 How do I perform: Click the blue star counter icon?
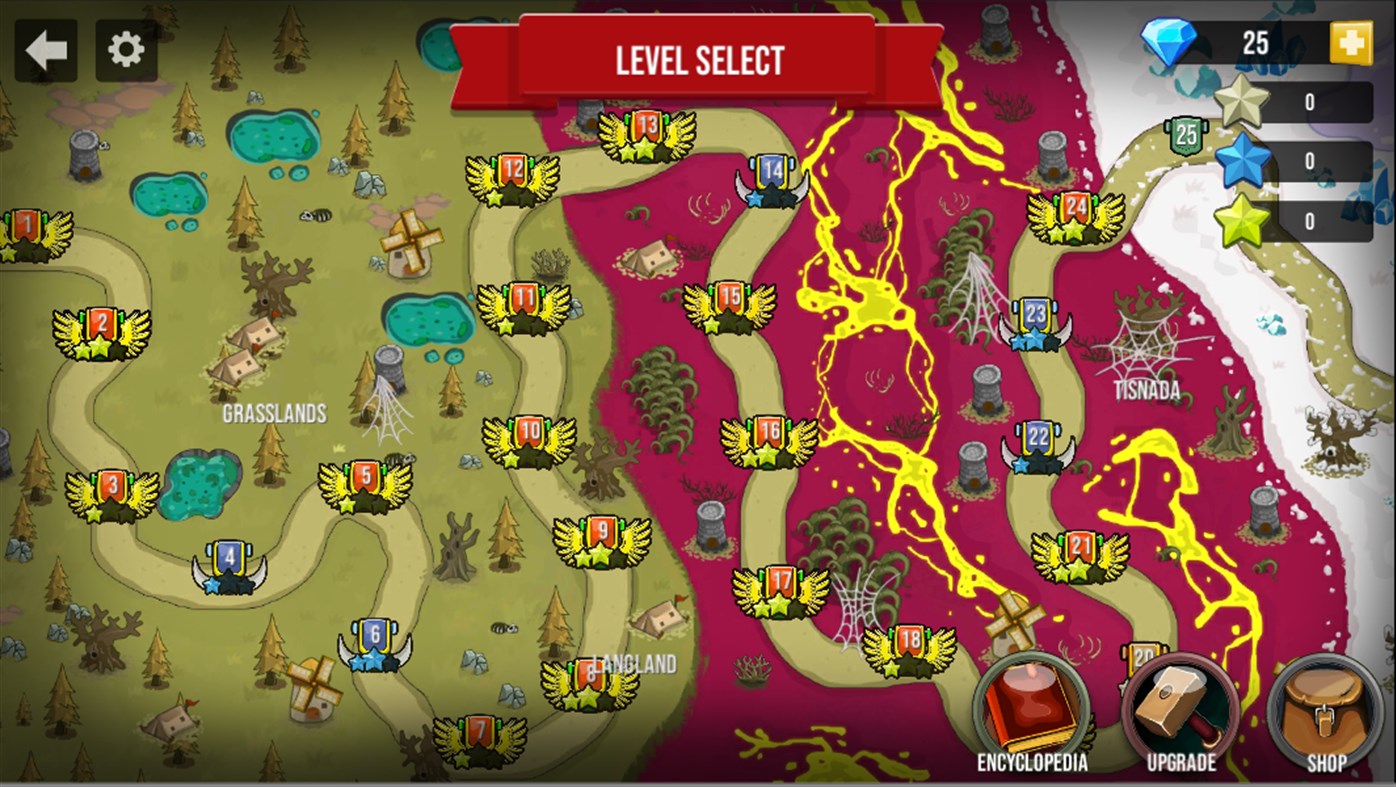(1243, 160)
